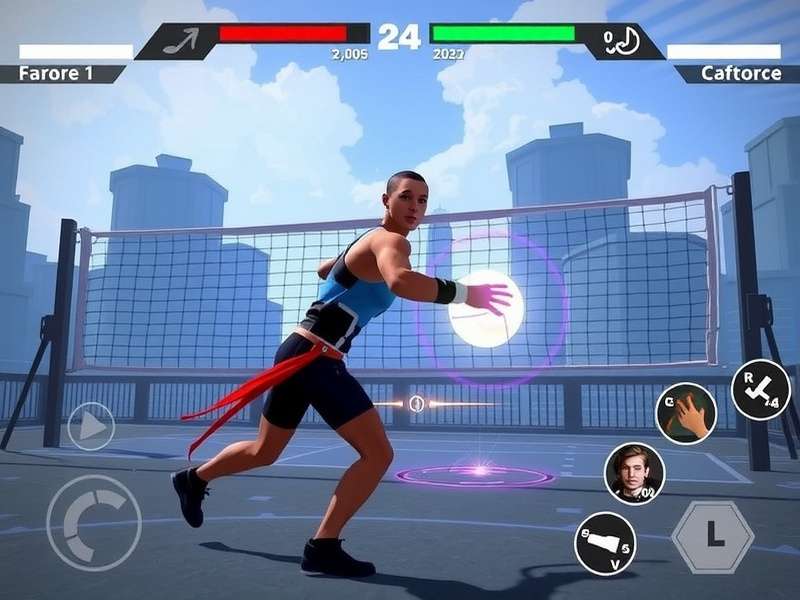Tap the large circular movement control
Image resolution: width=800 pixels, height=600 pixels.
click(93, 523)
